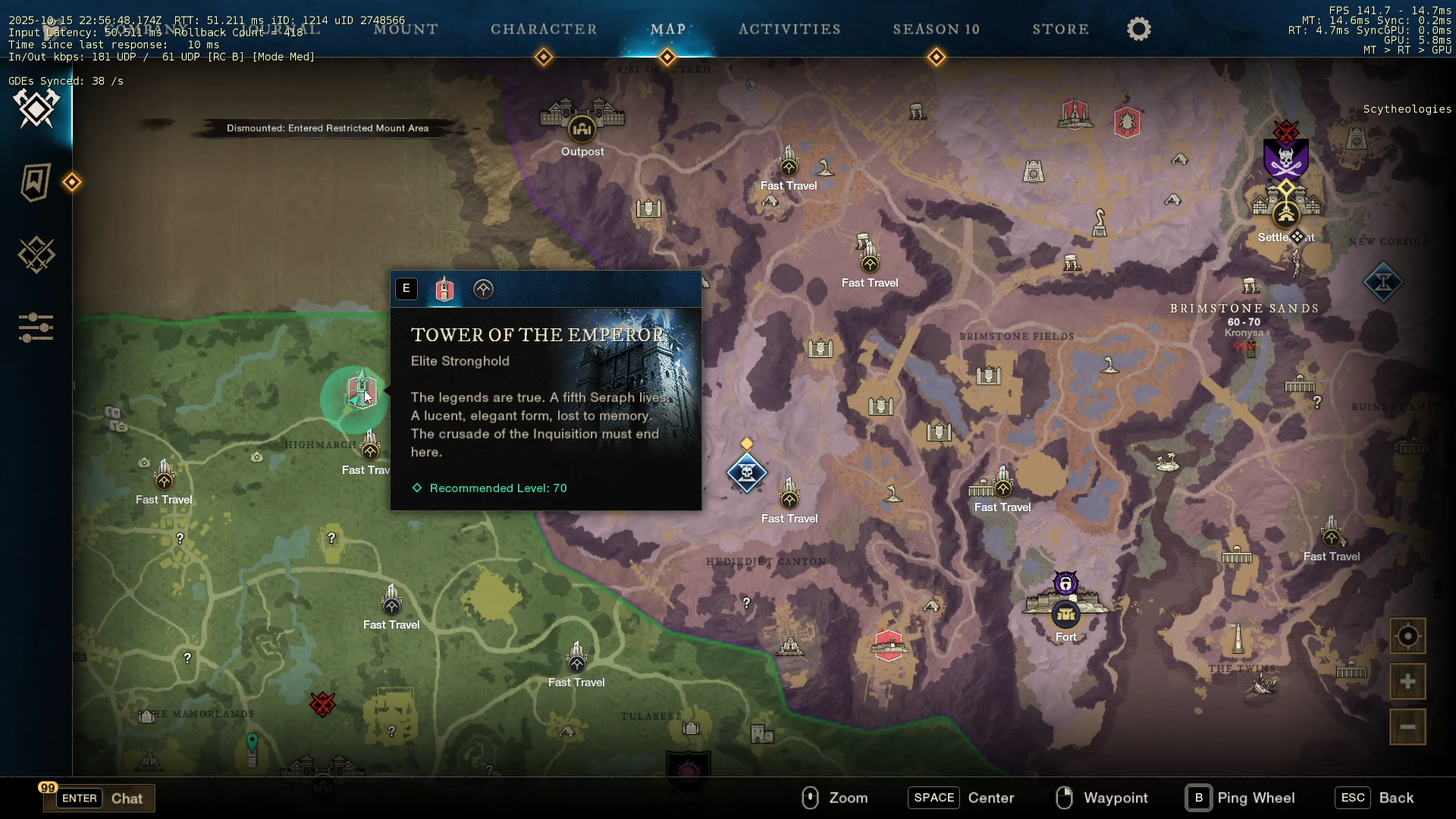Click Back to close the map
The image size is (1456, 819).
click(1374, 798)
